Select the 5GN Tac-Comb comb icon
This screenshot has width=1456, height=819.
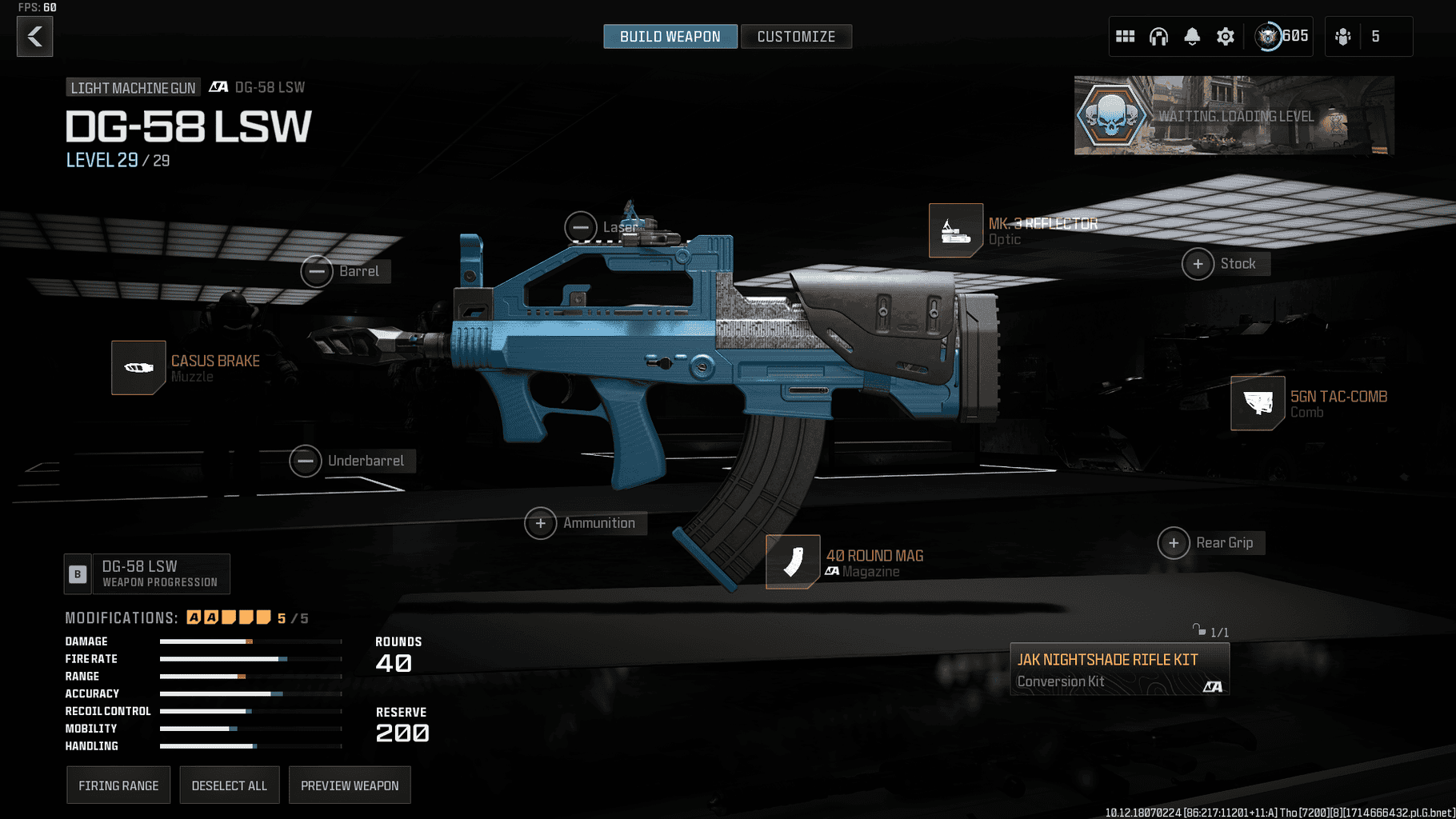tap(1257, 403)
